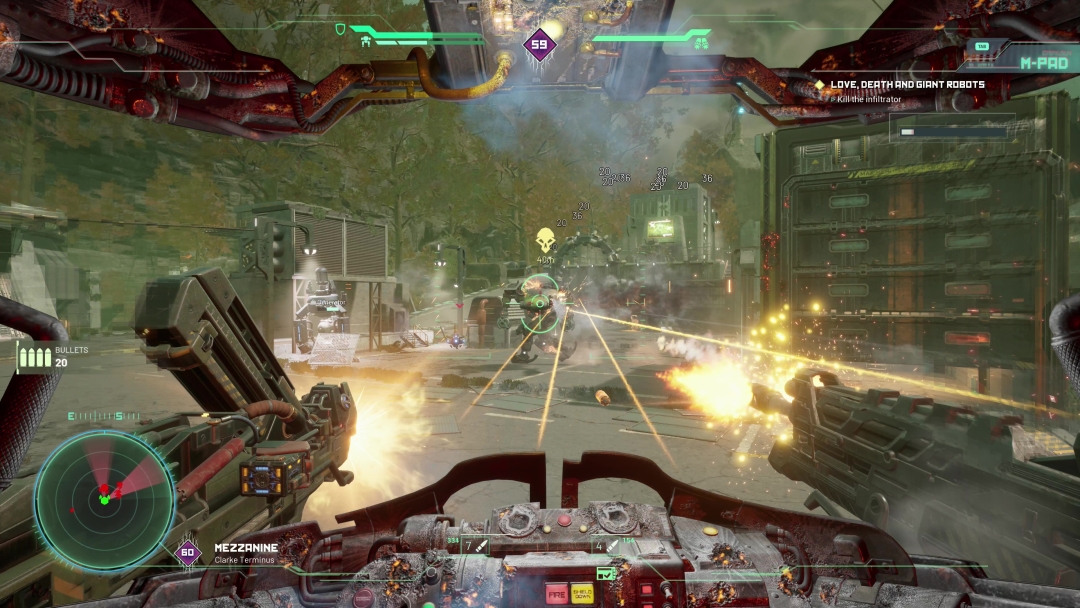
Task: Click the purple level 59 badge
Action: tap(540, 44)
